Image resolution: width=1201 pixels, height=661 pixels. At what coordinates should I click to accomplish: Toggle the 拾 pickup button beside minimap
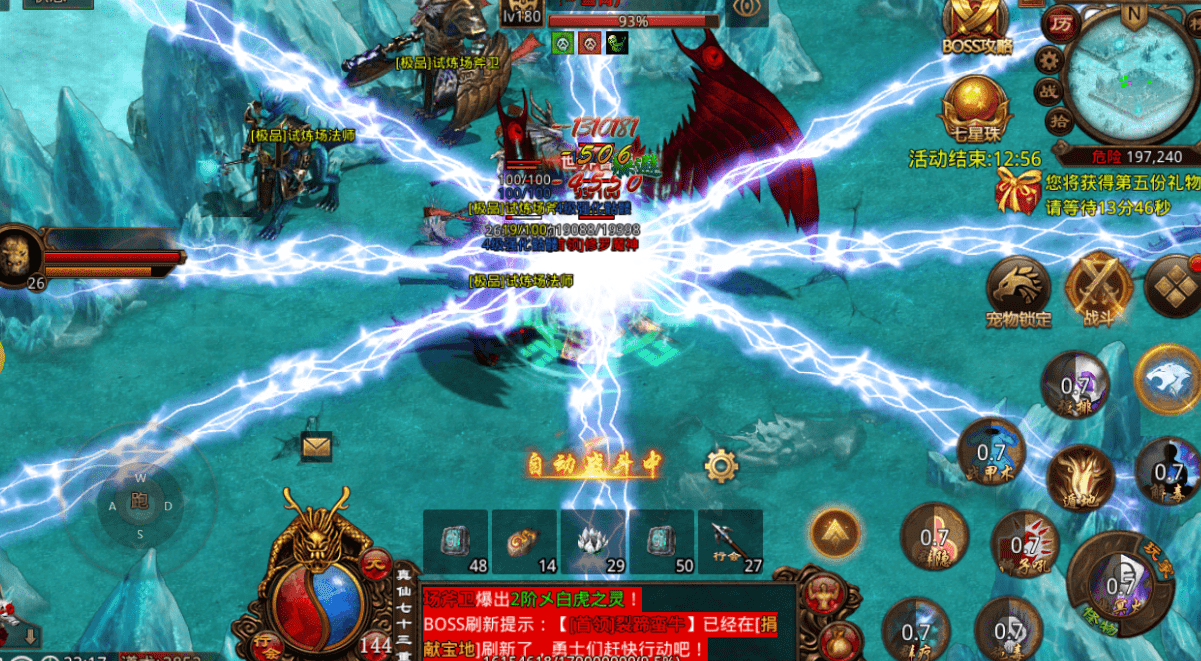(1060, 121)
